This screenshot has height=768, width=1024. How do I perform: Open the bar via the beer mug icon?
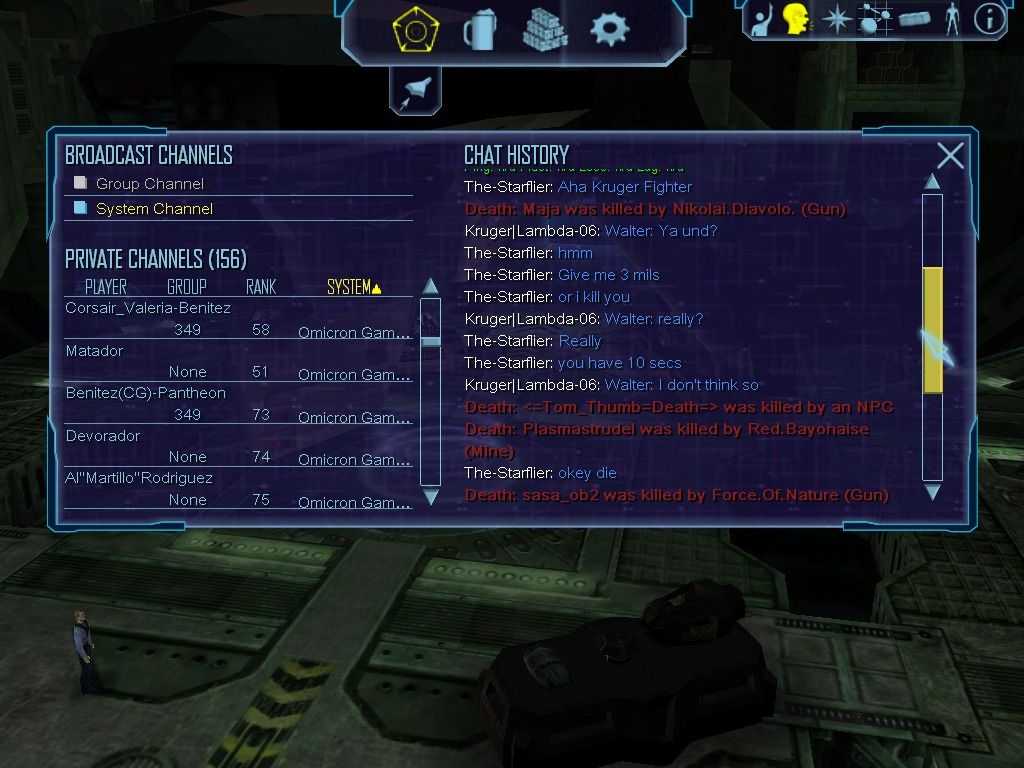[x=479, y=30]
